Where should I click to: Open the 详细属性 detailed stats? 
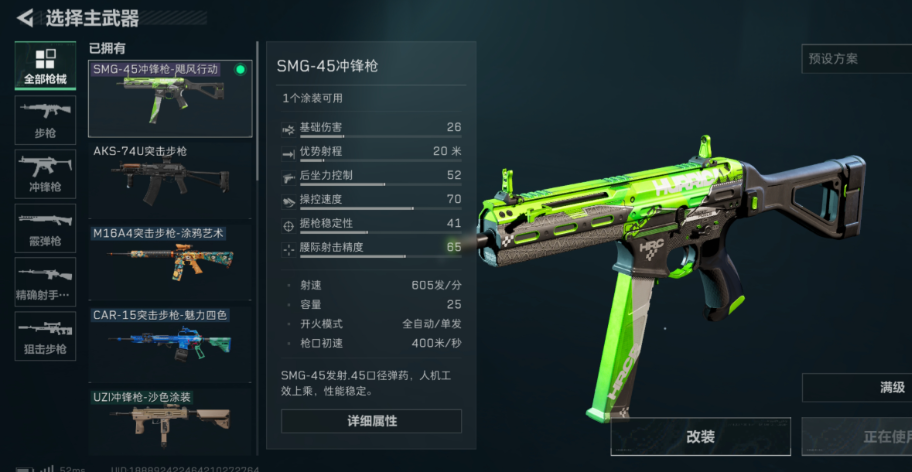(x=371, y=421)
